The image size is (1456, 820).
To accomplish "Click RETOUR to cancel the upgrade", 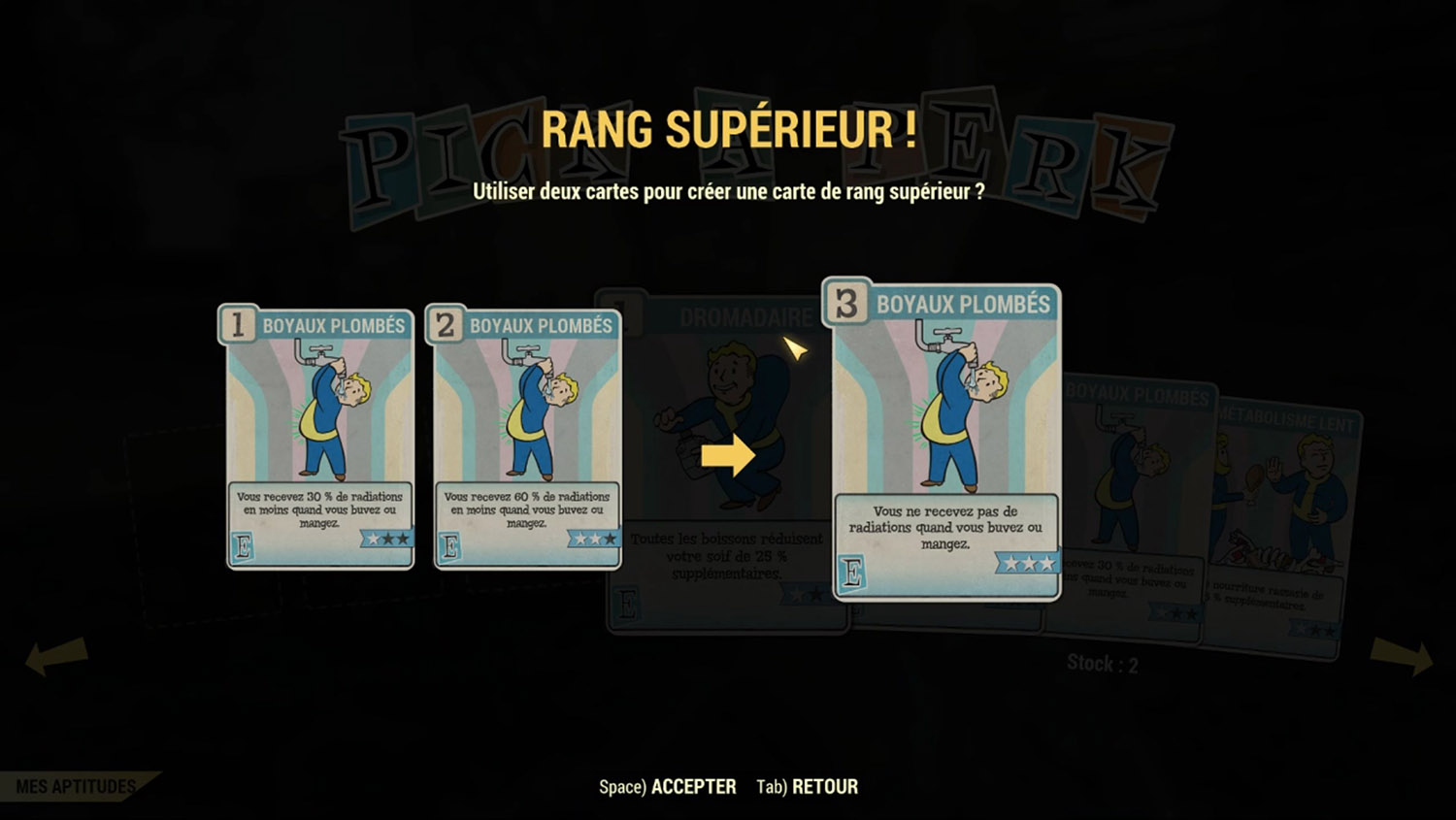I will pos(823,786).
